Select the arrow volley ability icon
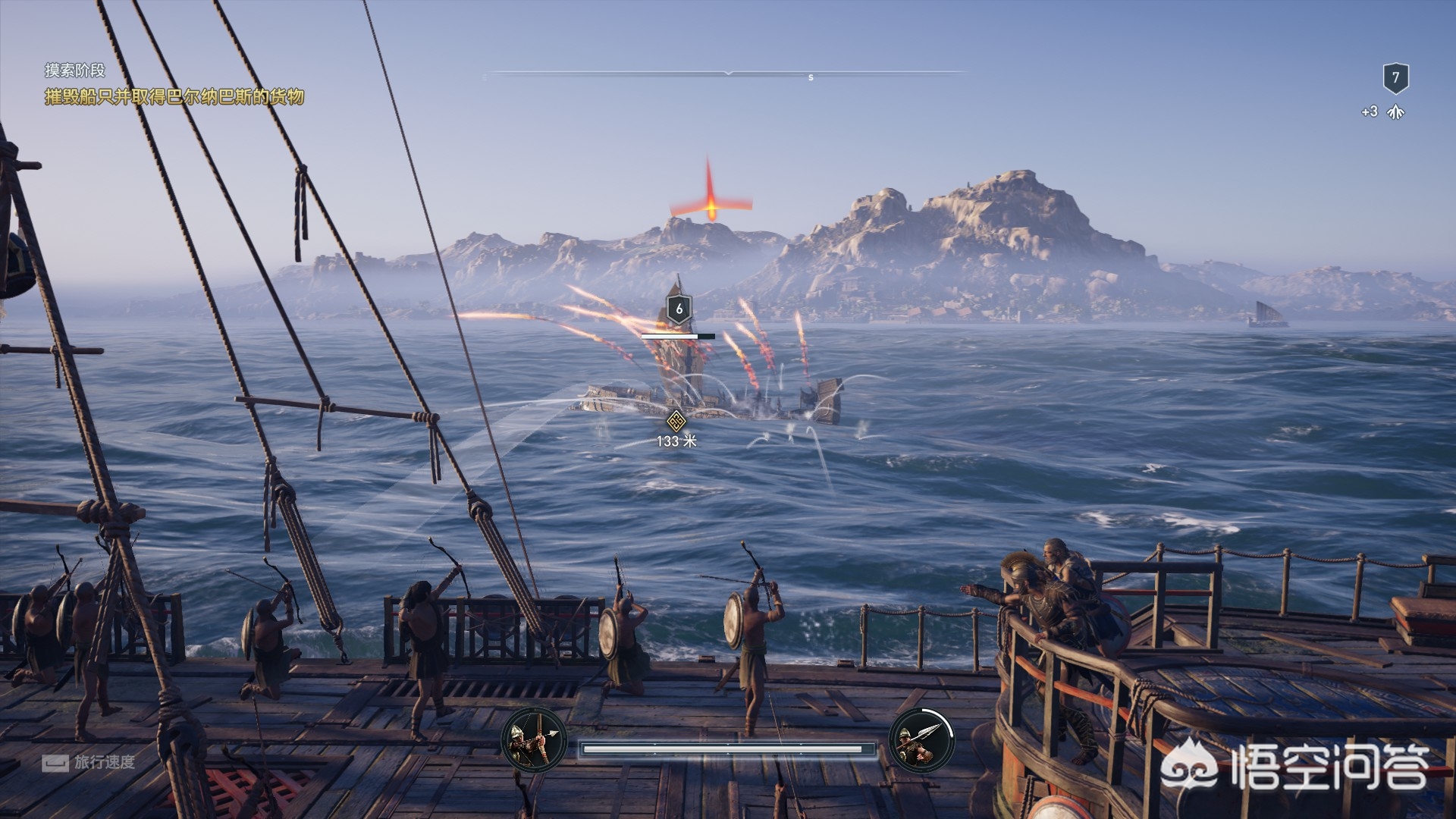The height and width of the screenshot is (819, 1456). coord(534,739)
